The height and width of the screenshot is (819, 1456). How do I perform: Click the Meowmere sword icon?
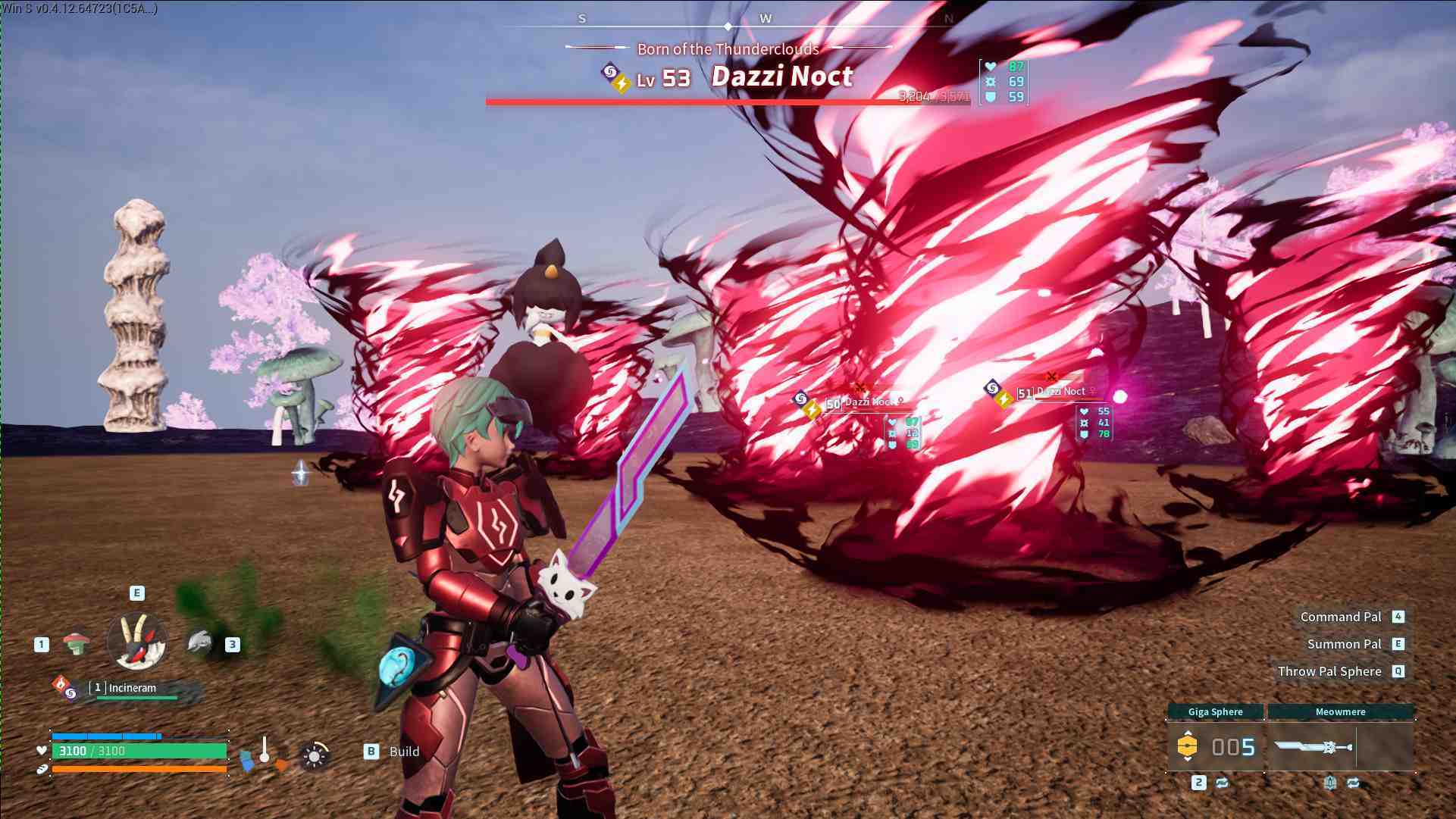[1312, 746]
